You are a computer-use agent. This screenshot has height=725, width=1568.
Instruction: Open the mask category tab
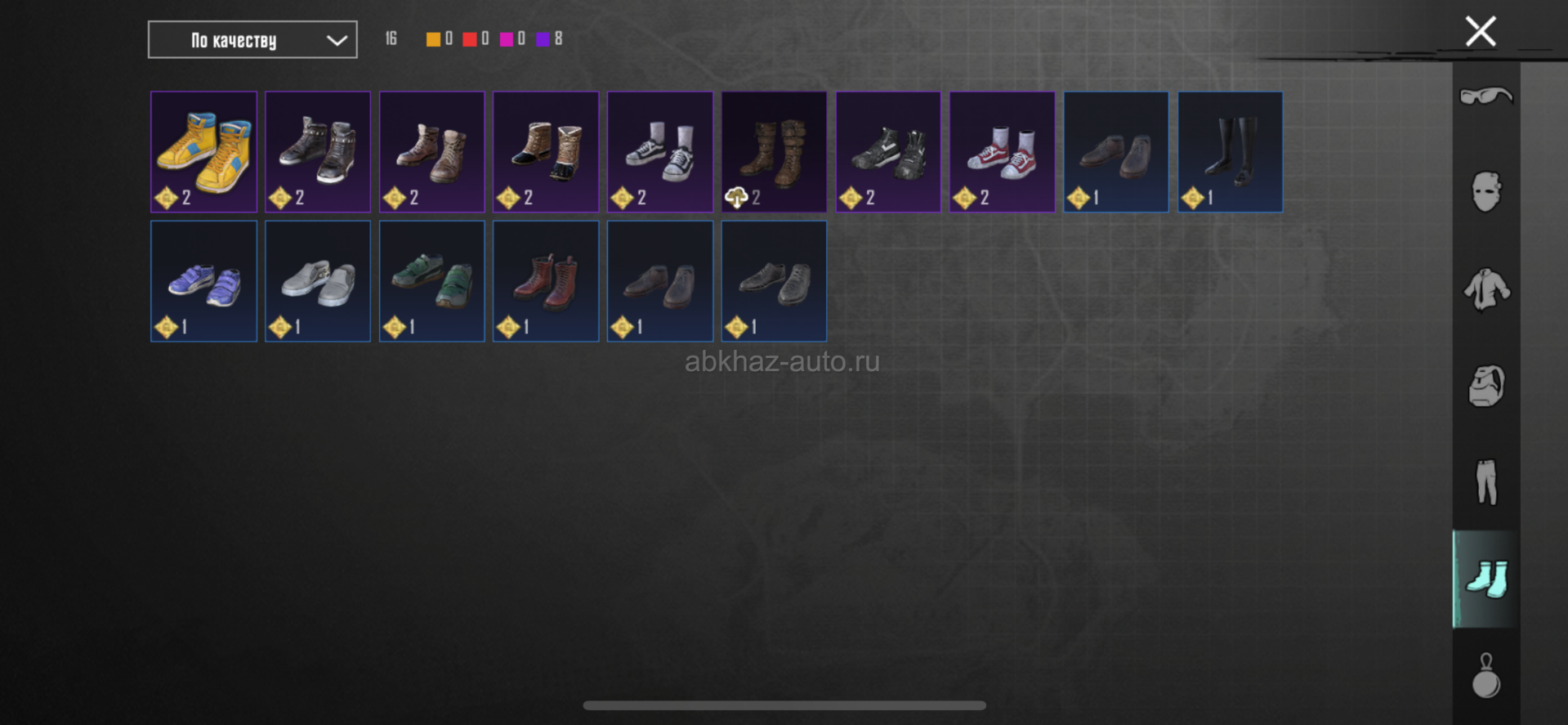click(1485, 192)
